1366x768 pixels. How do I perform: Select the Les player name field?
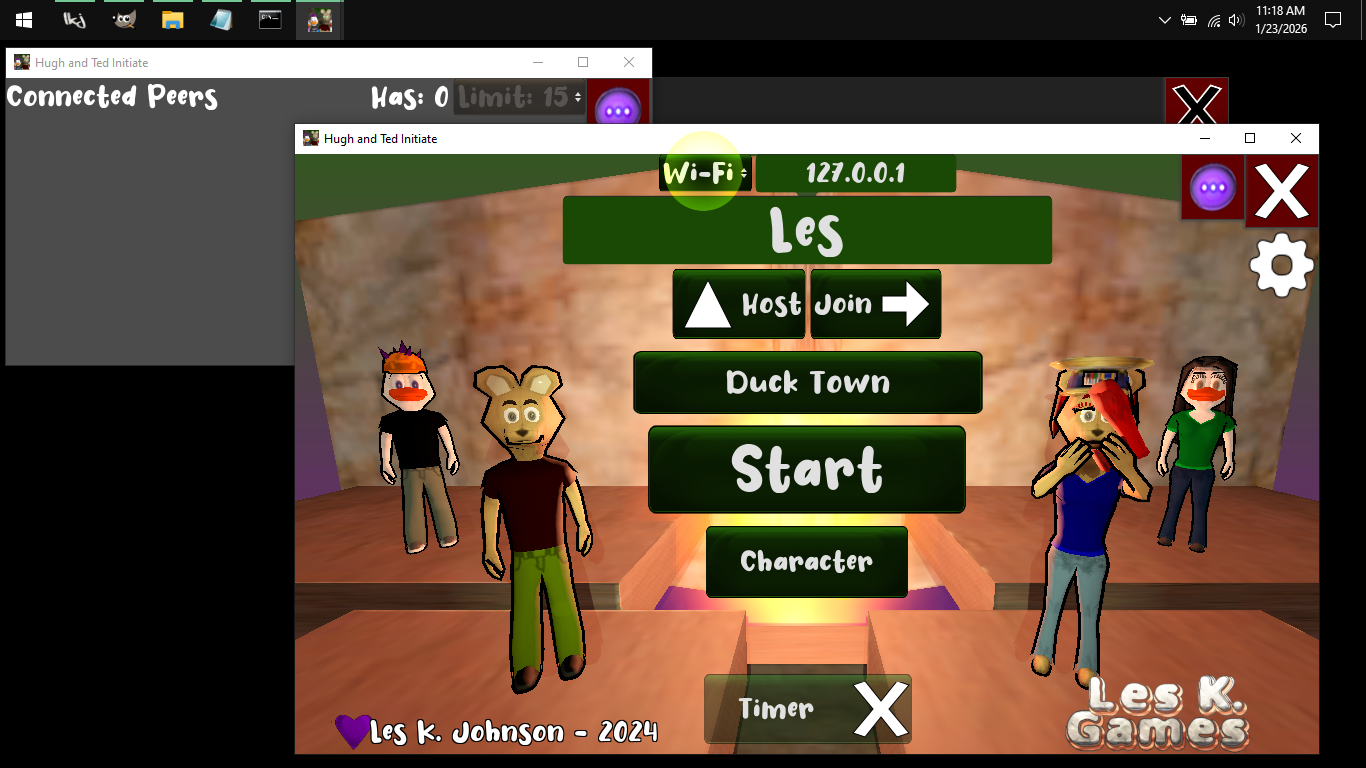coord(807,230)
